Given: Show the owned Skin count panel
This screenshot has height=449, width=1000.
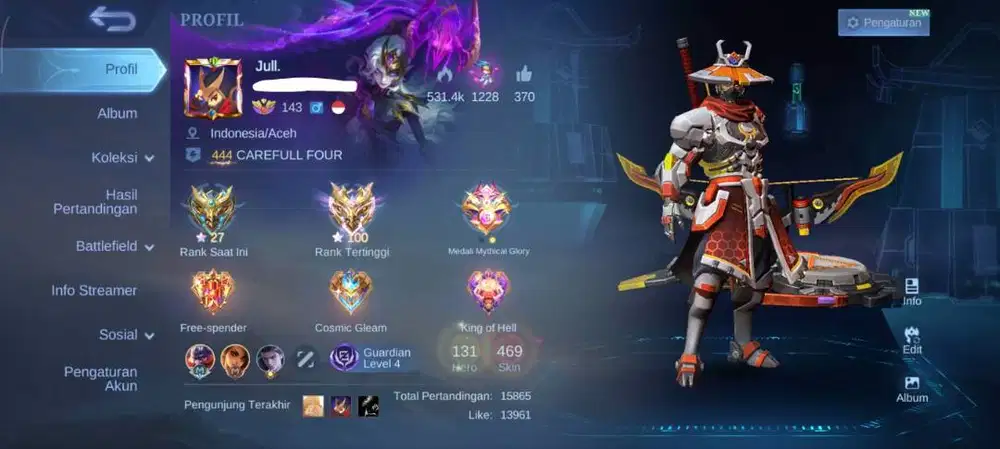Looking at the screenshot, I should [x=509, y=355].
